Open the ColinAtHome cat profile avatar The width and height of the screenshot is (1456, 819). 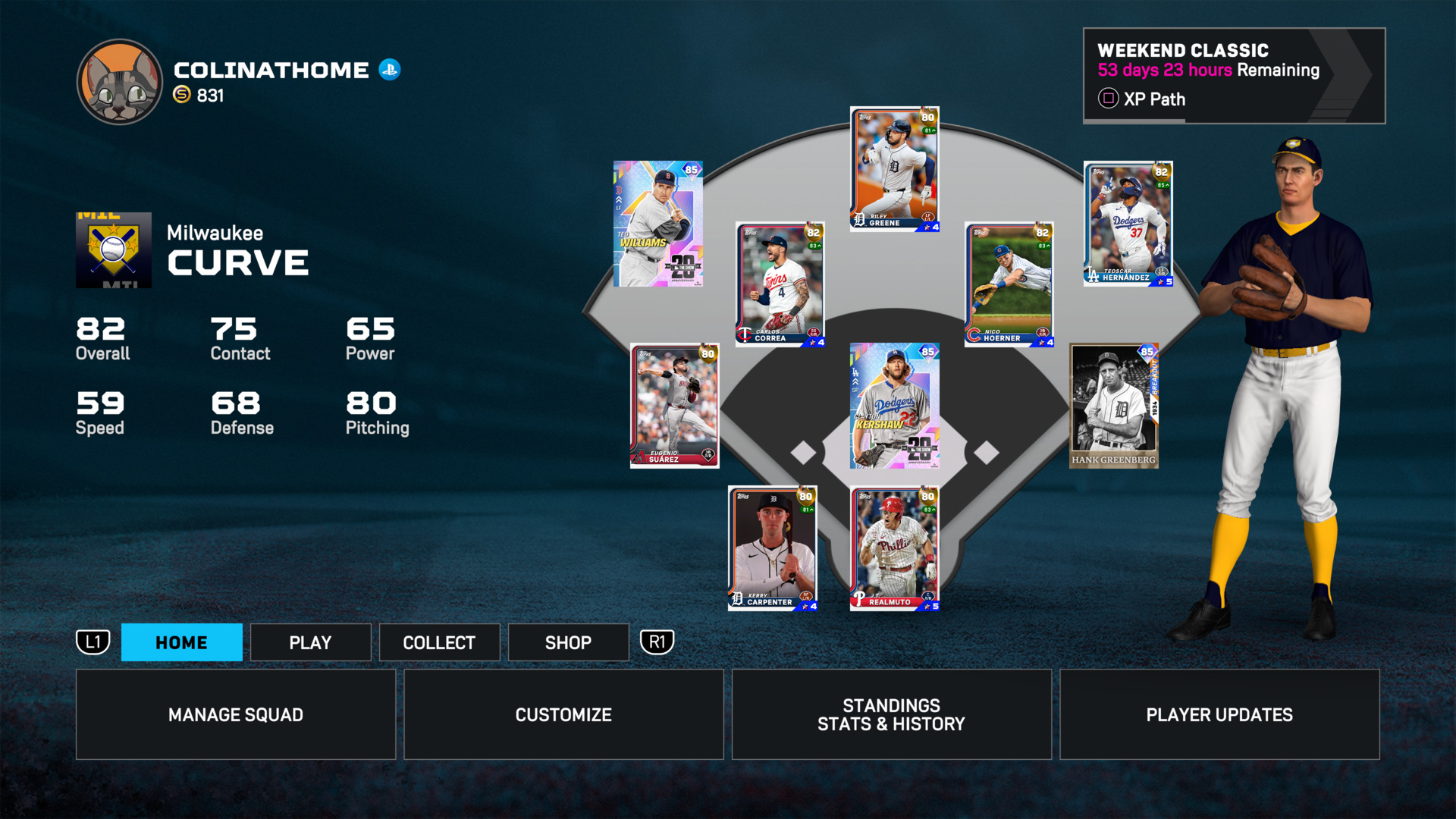[x=120, y=82]
